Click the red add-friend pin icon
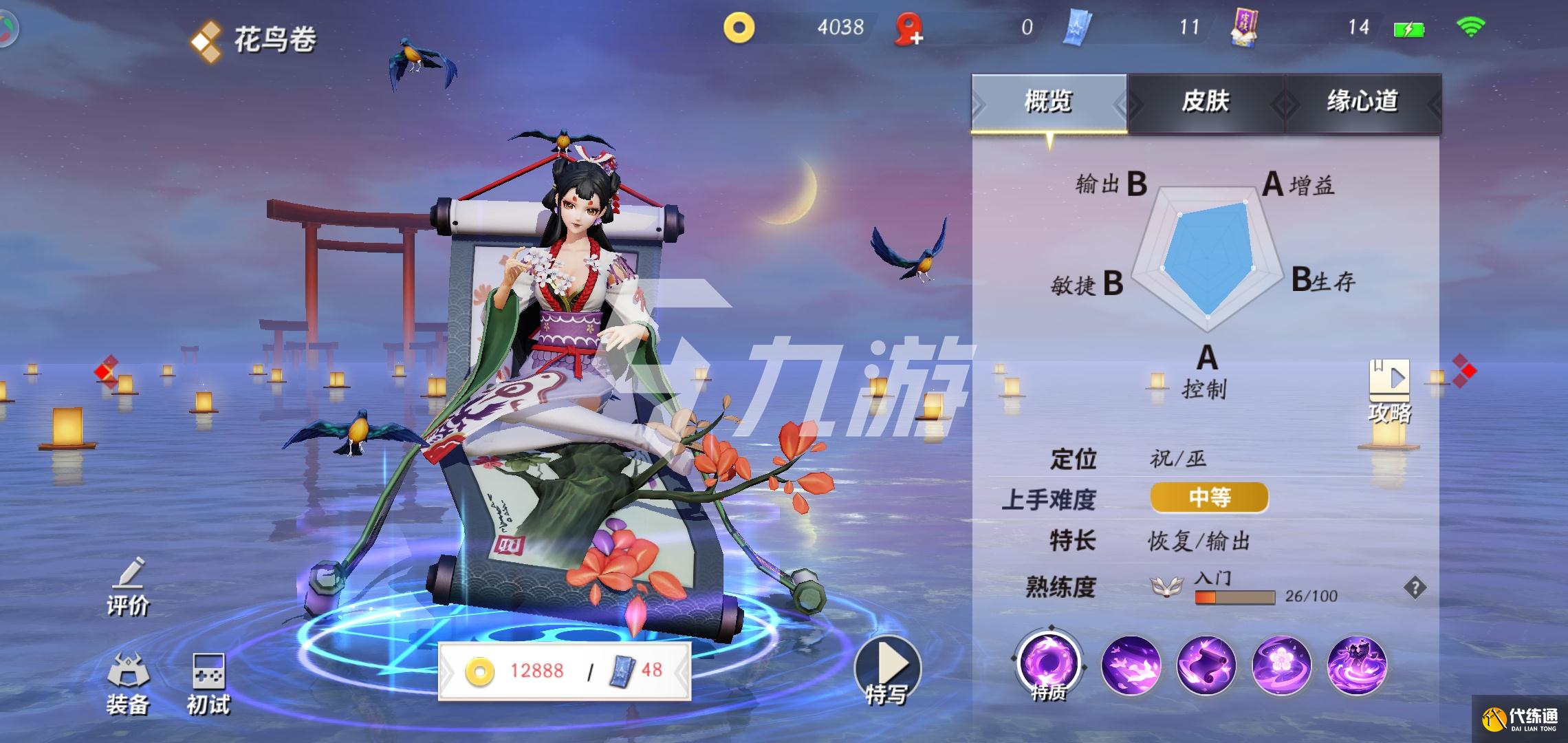The height and width of the screenshot is (743, 1568). point(907,29)
